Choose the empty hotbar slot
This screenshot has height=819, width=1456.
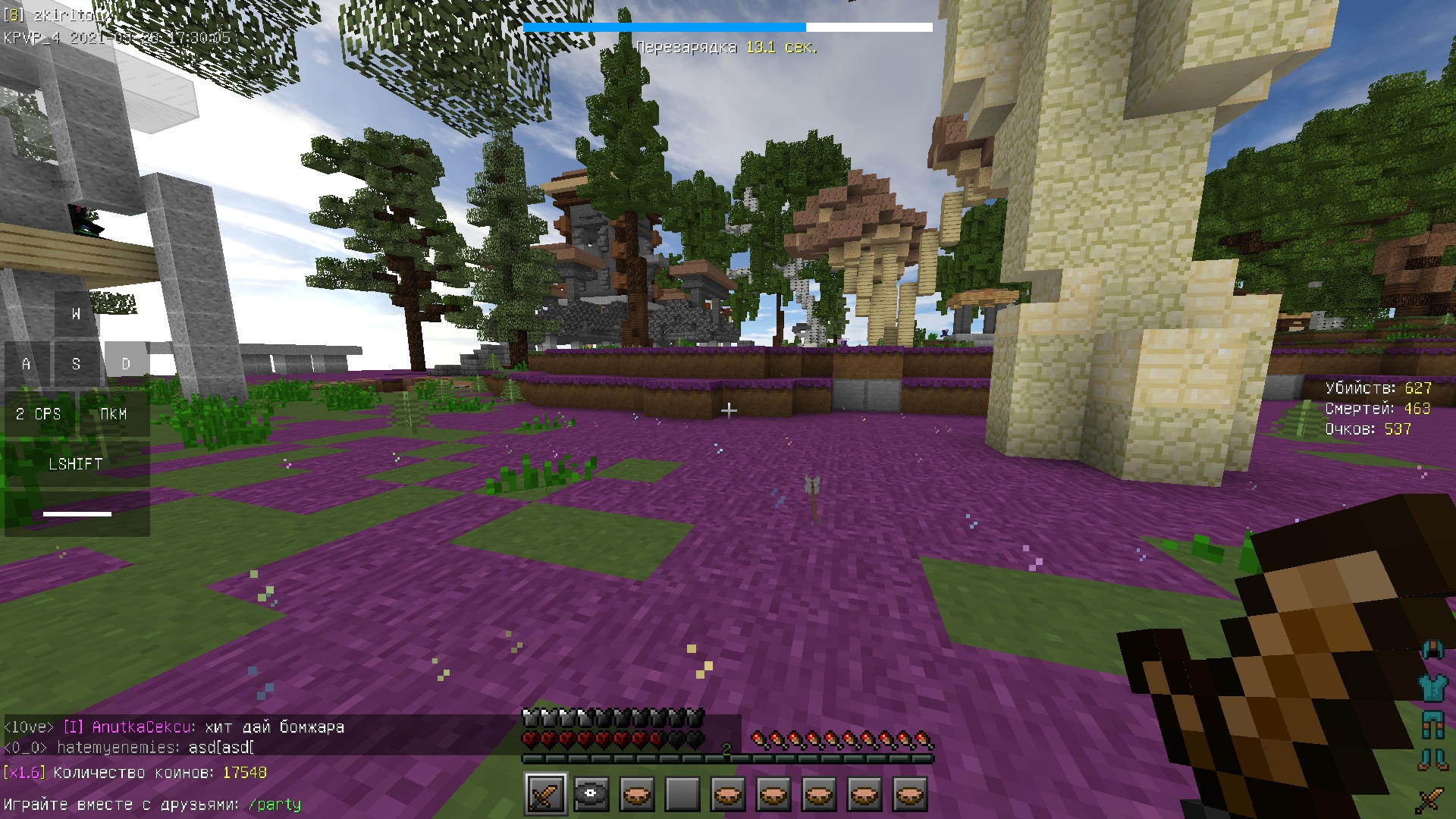pyautogui.click(x=682, y=794)
